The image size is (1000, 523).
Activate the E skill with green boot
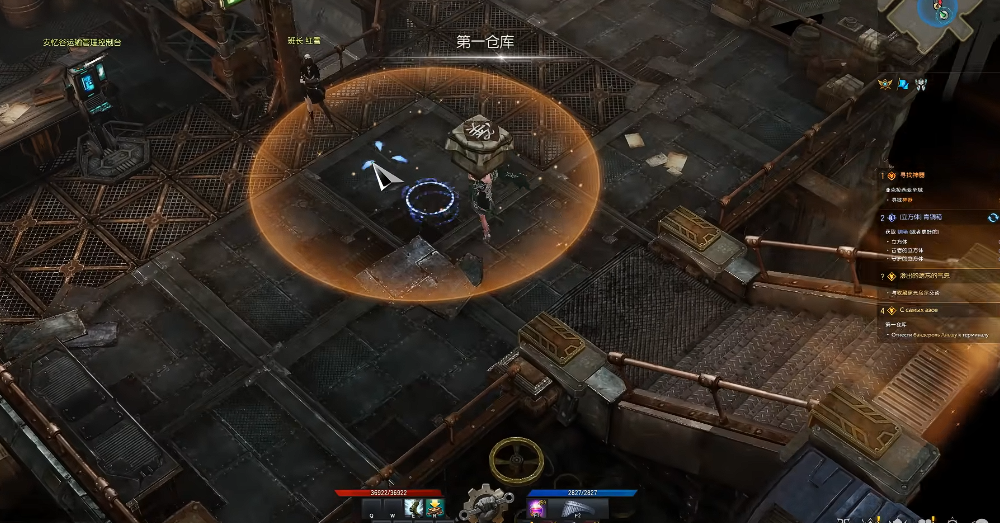tap(414, 510)
